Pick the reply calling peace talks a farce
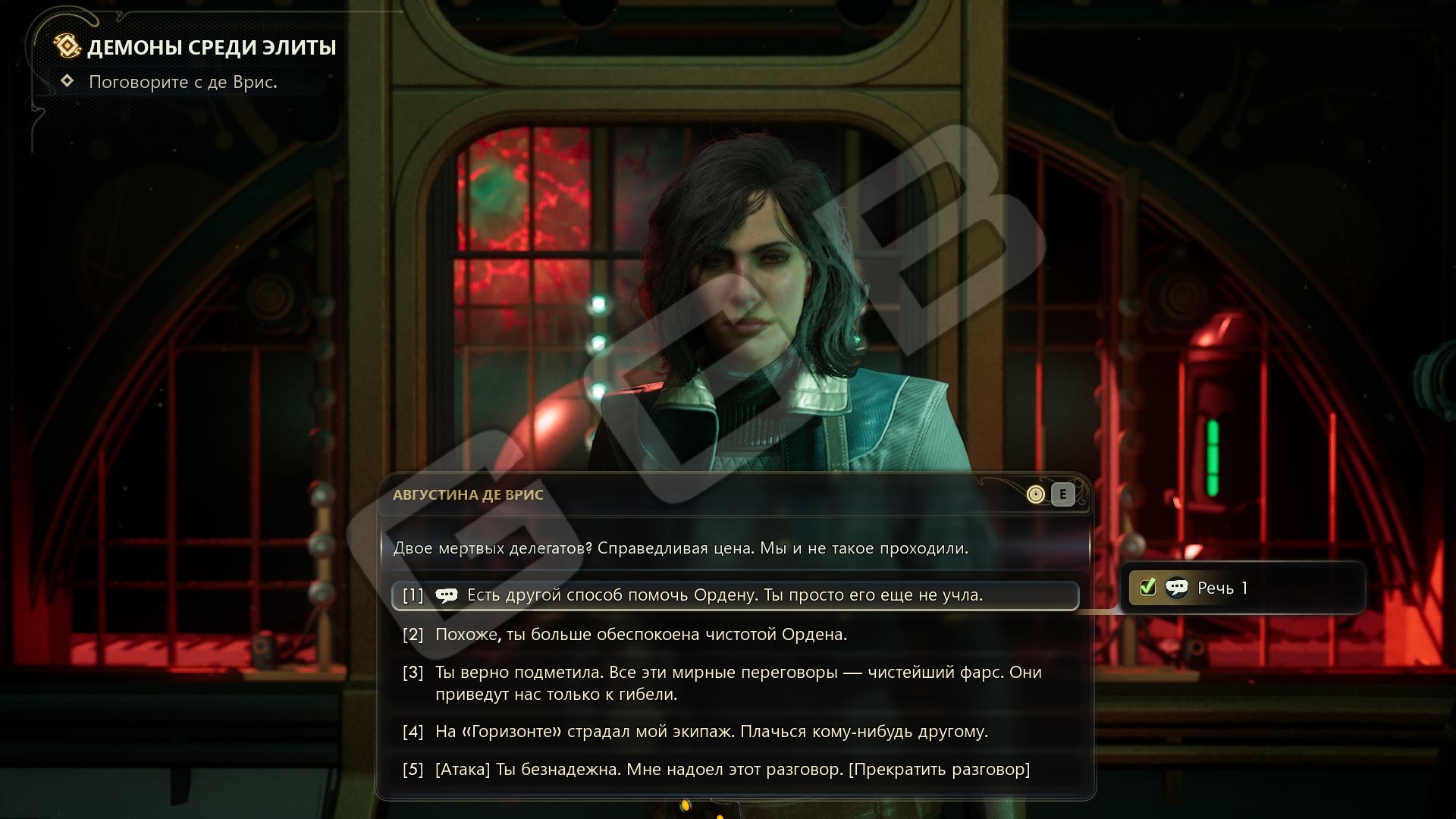 pyautogui.click(x=737, y=682)
